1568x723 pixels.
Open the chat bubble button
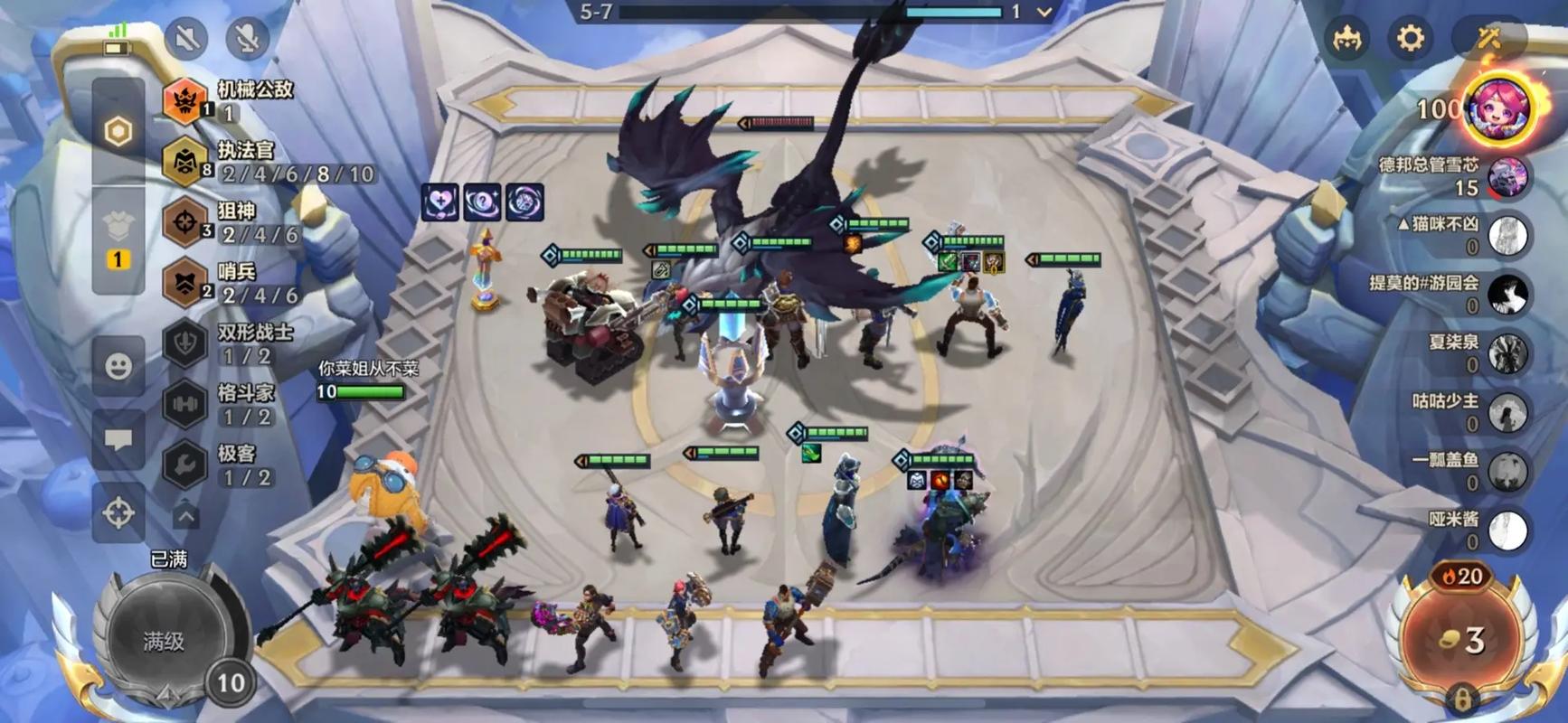[x=118, y=440]
